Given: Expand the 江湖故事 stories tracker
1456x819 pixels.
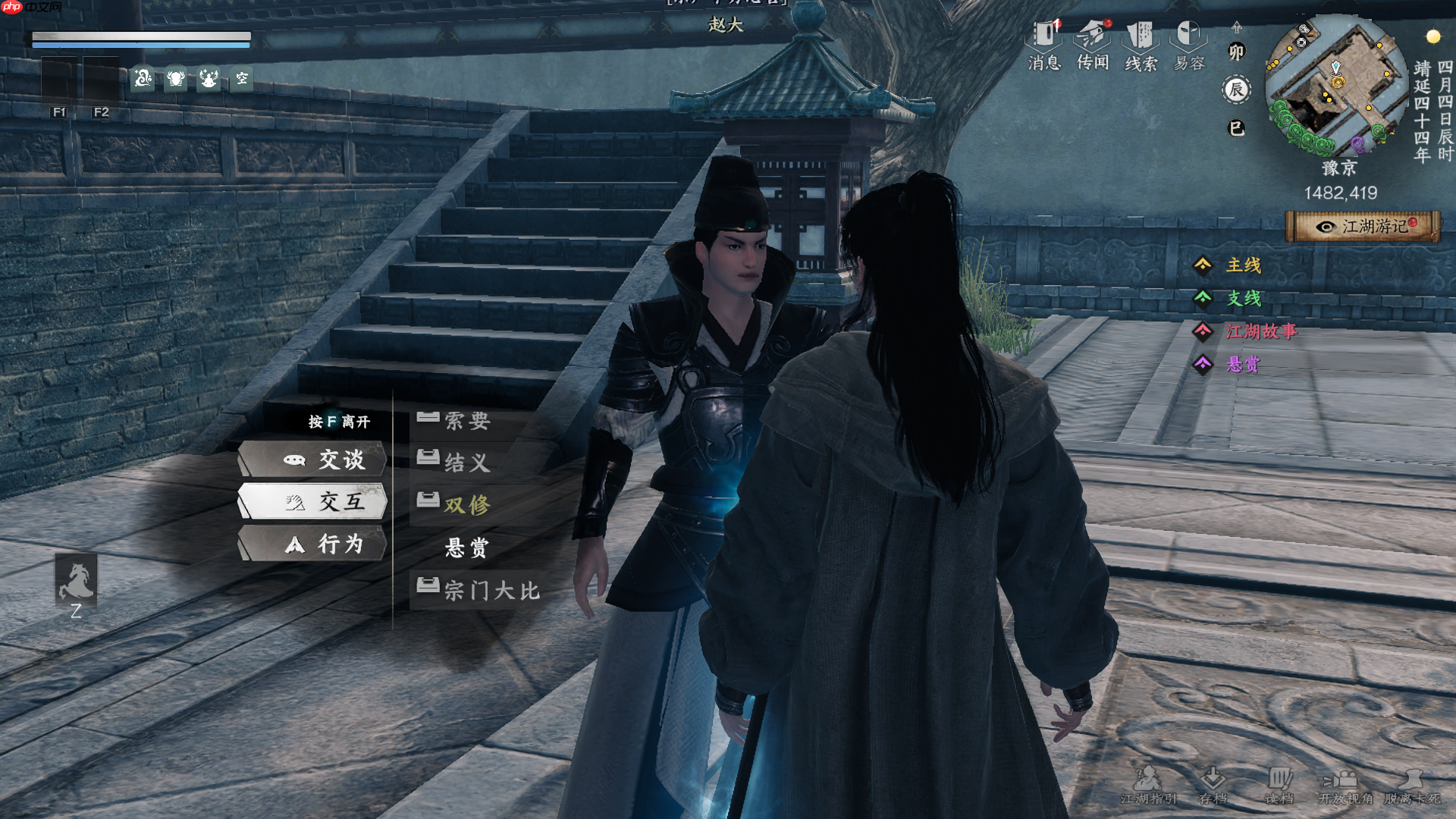Looking at the screenshot, I should (1261, 331).
